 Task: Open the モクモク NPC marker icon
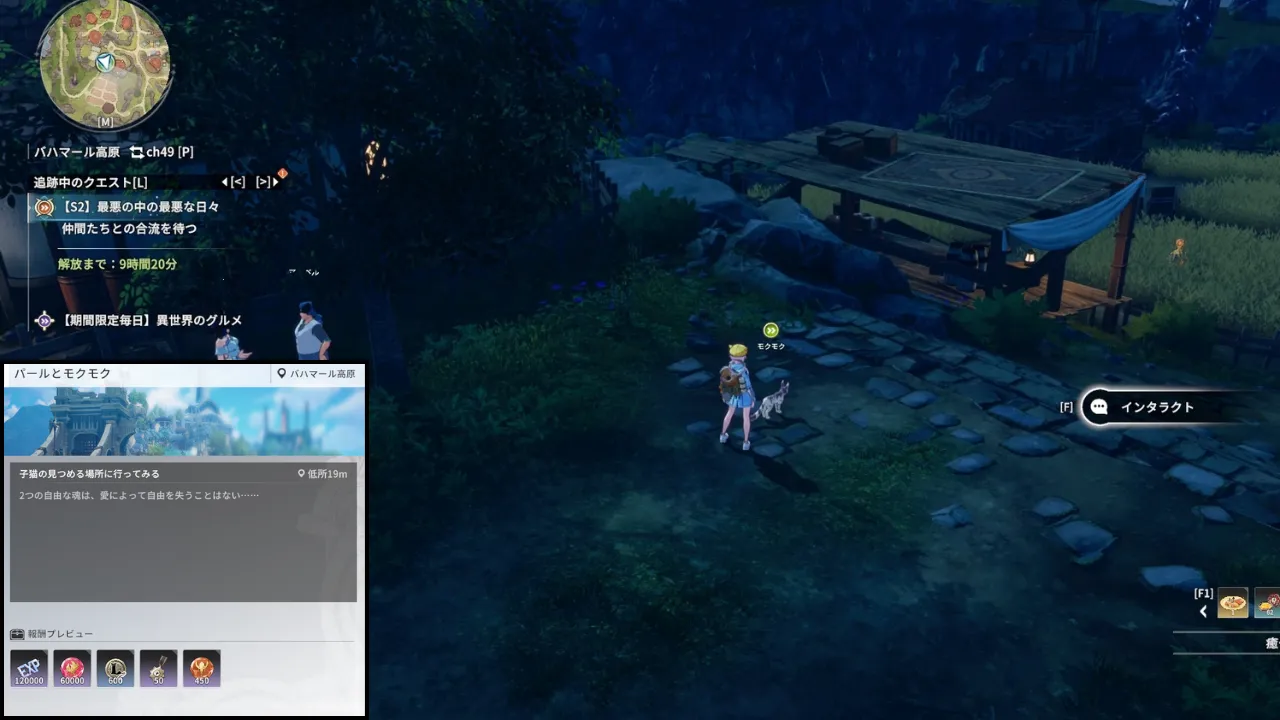click(x=770, y=331)
